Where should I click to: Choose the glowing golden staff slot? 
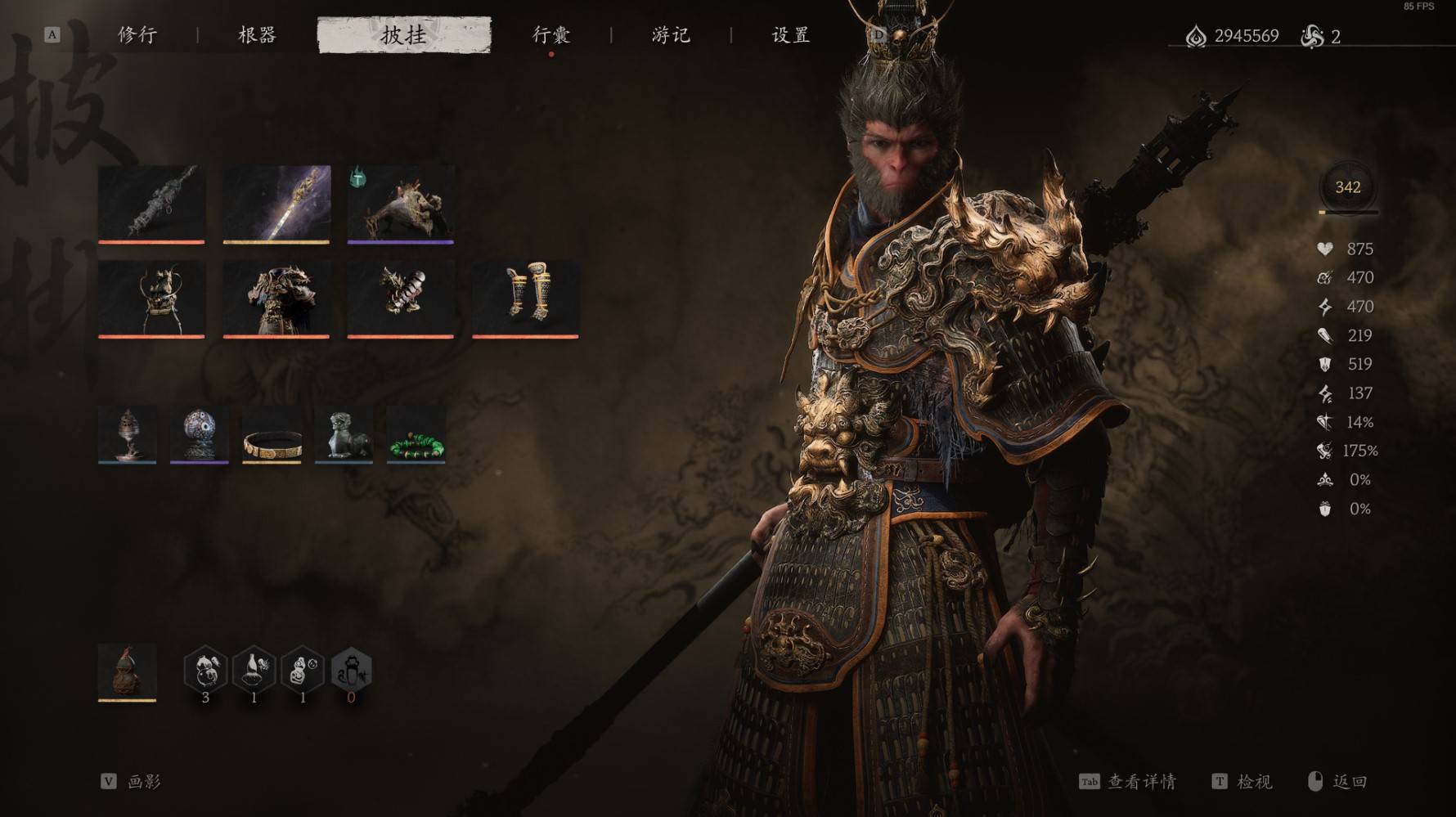click(x=276, y=204)
